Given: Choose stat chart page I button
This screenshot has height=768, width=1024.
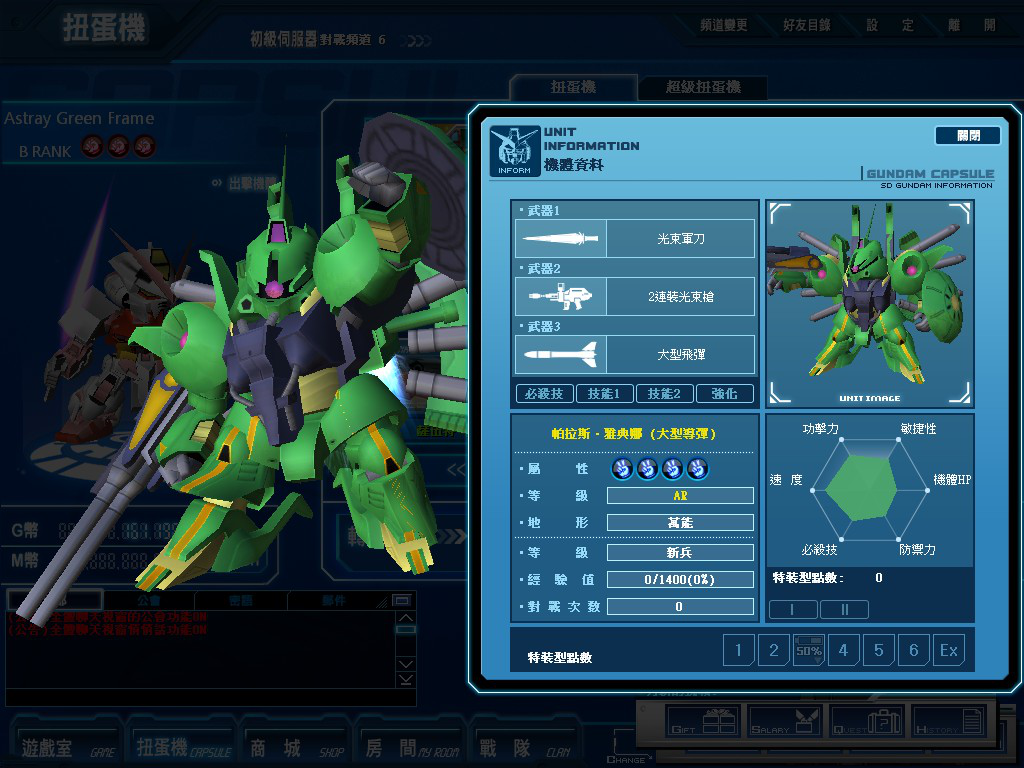Looking at the screenshot, I should [793, 609].
